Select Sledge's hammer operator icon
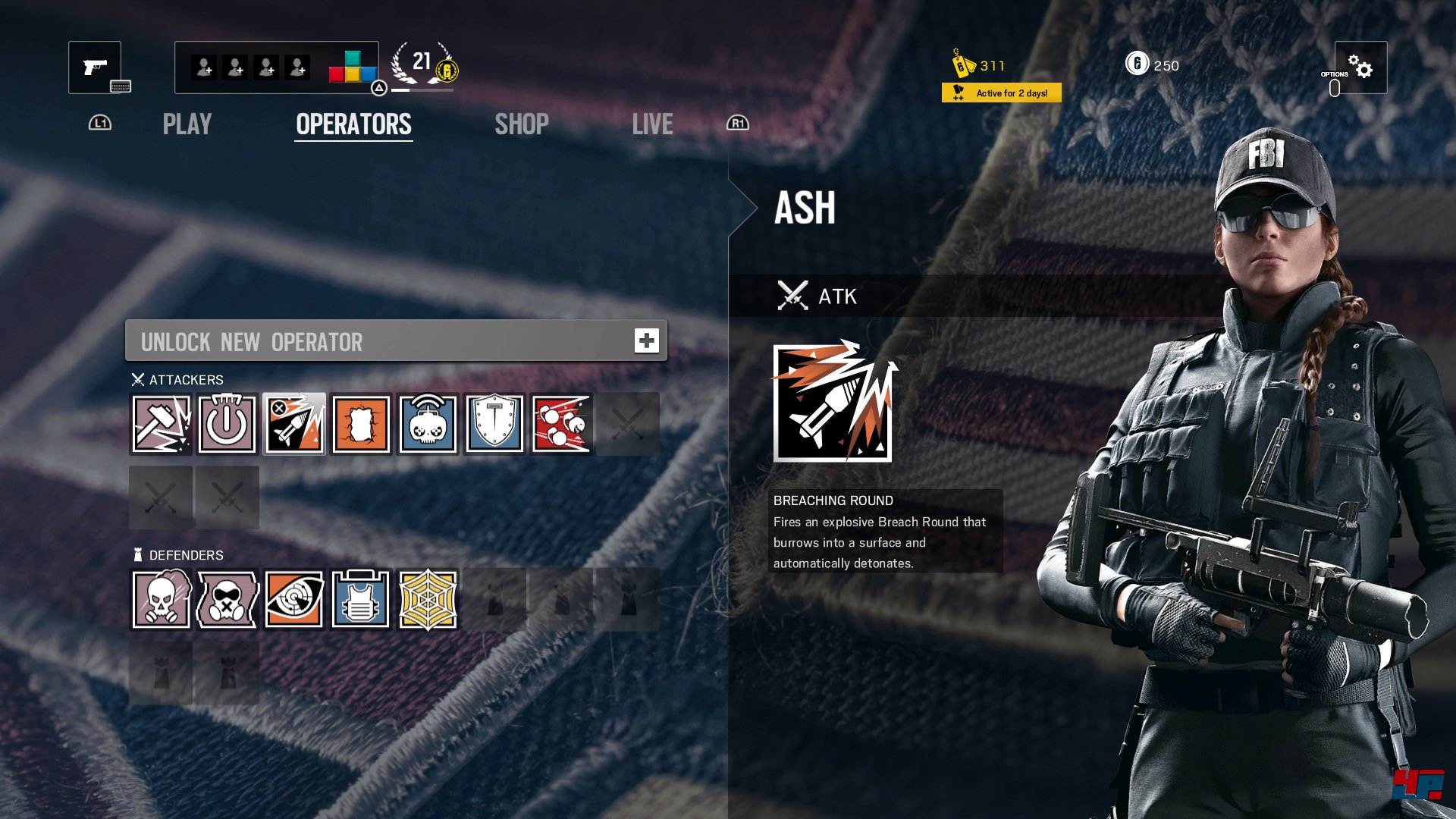1456x819 pixels. tap(162, 424)
